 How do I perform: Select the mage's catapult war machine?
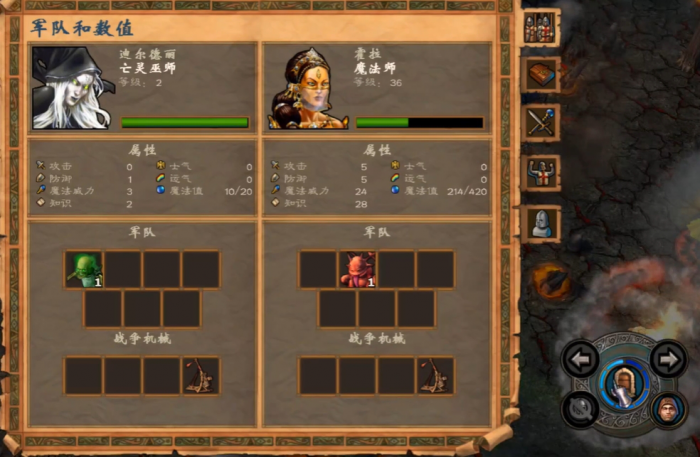point(435,375)
